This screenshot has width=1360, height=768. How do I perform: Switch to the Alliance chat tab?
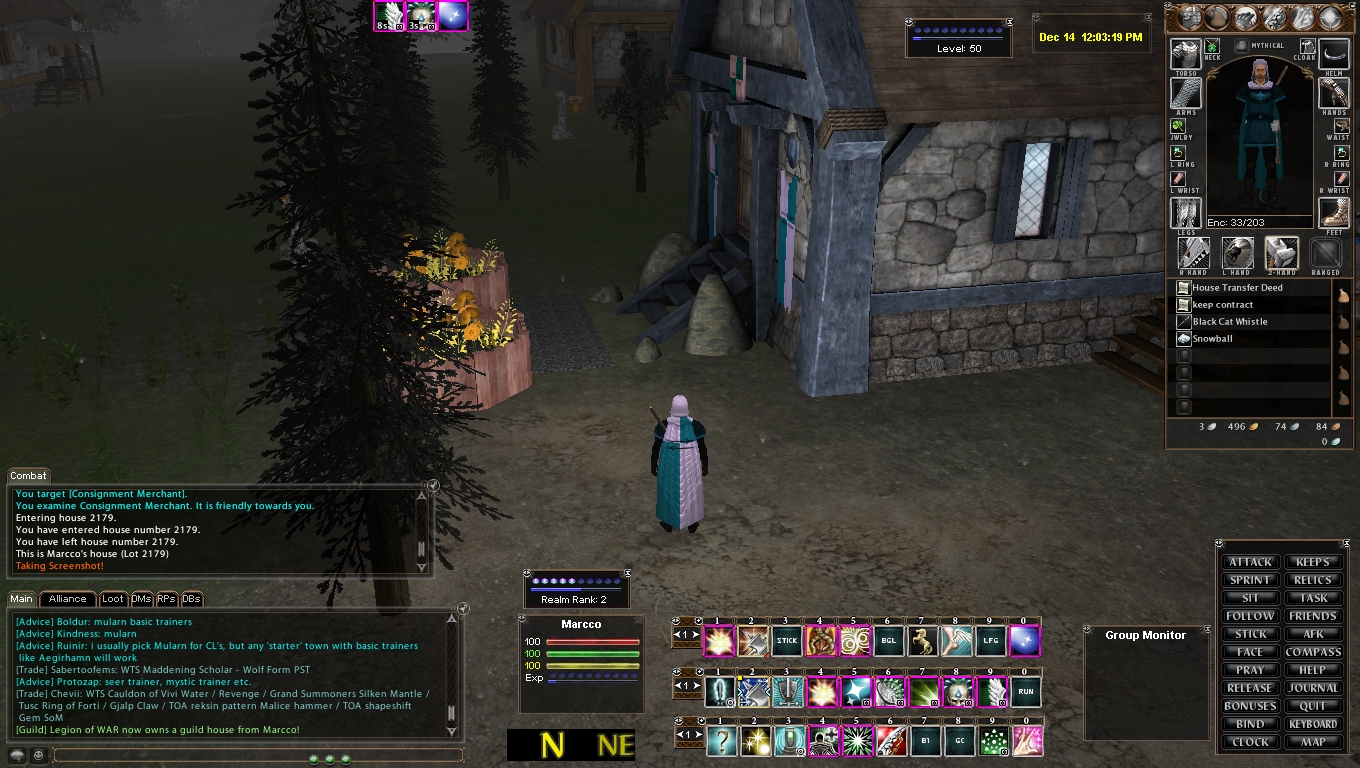coord(68,599)
